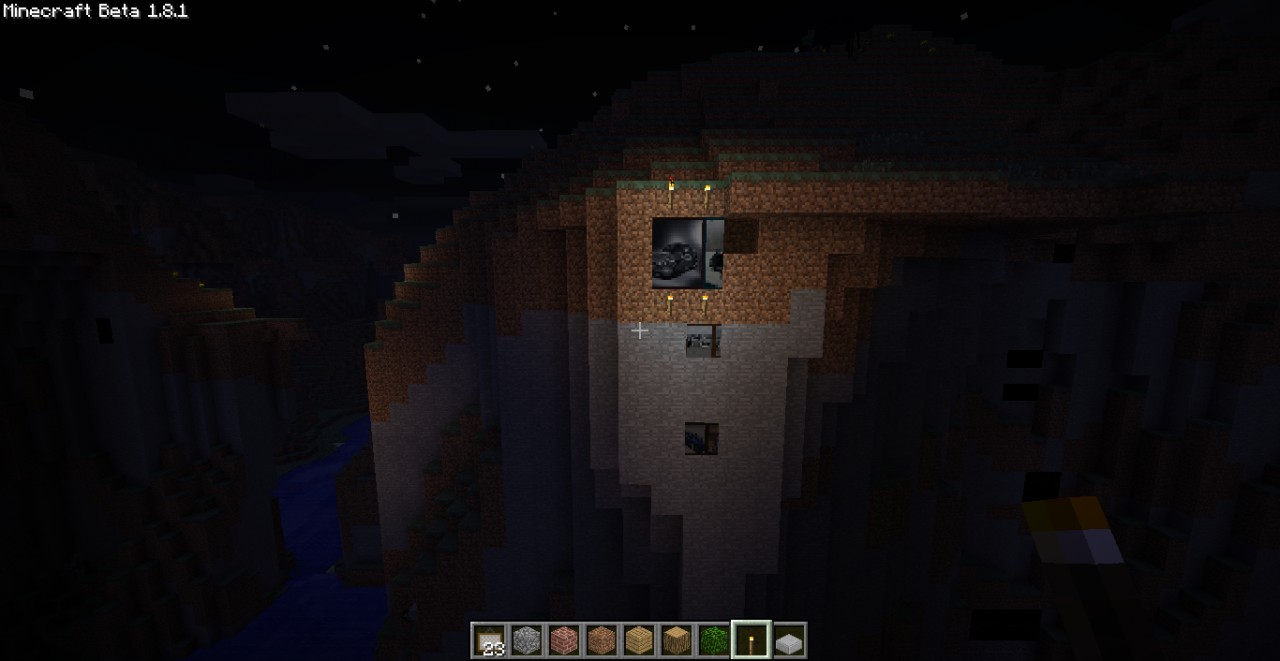Pick the dirt block hotbar slot

coord(601,640)
